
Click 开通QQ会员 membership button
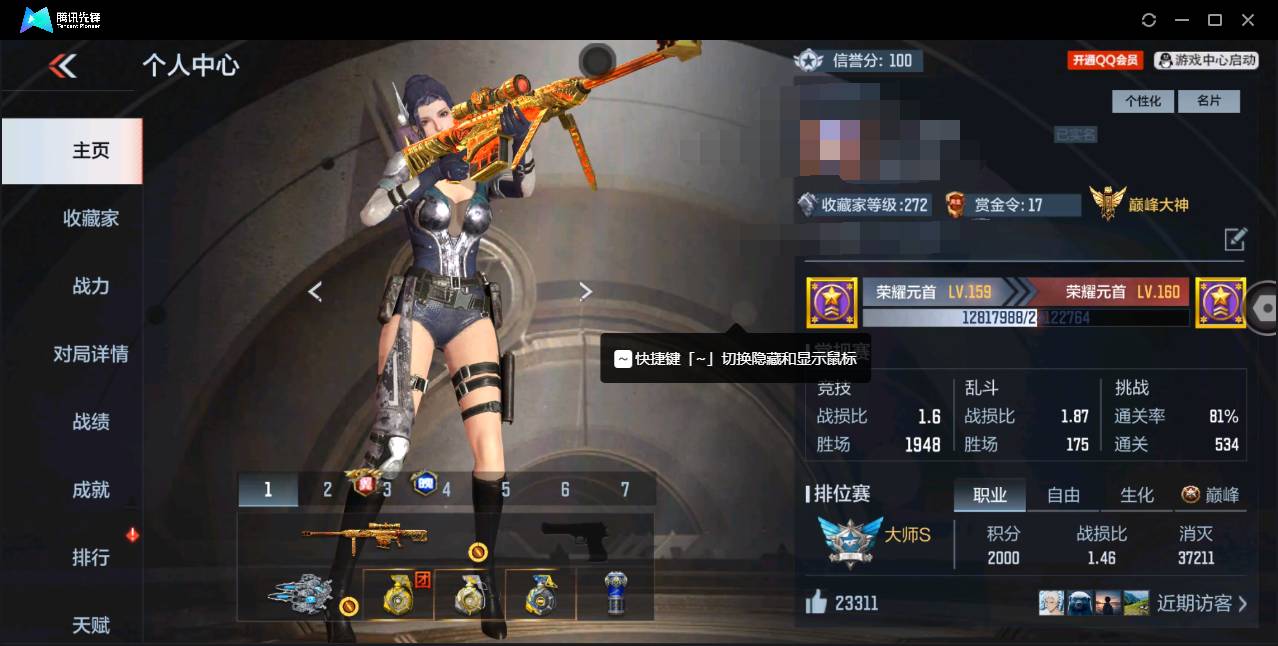point(1105,60)
